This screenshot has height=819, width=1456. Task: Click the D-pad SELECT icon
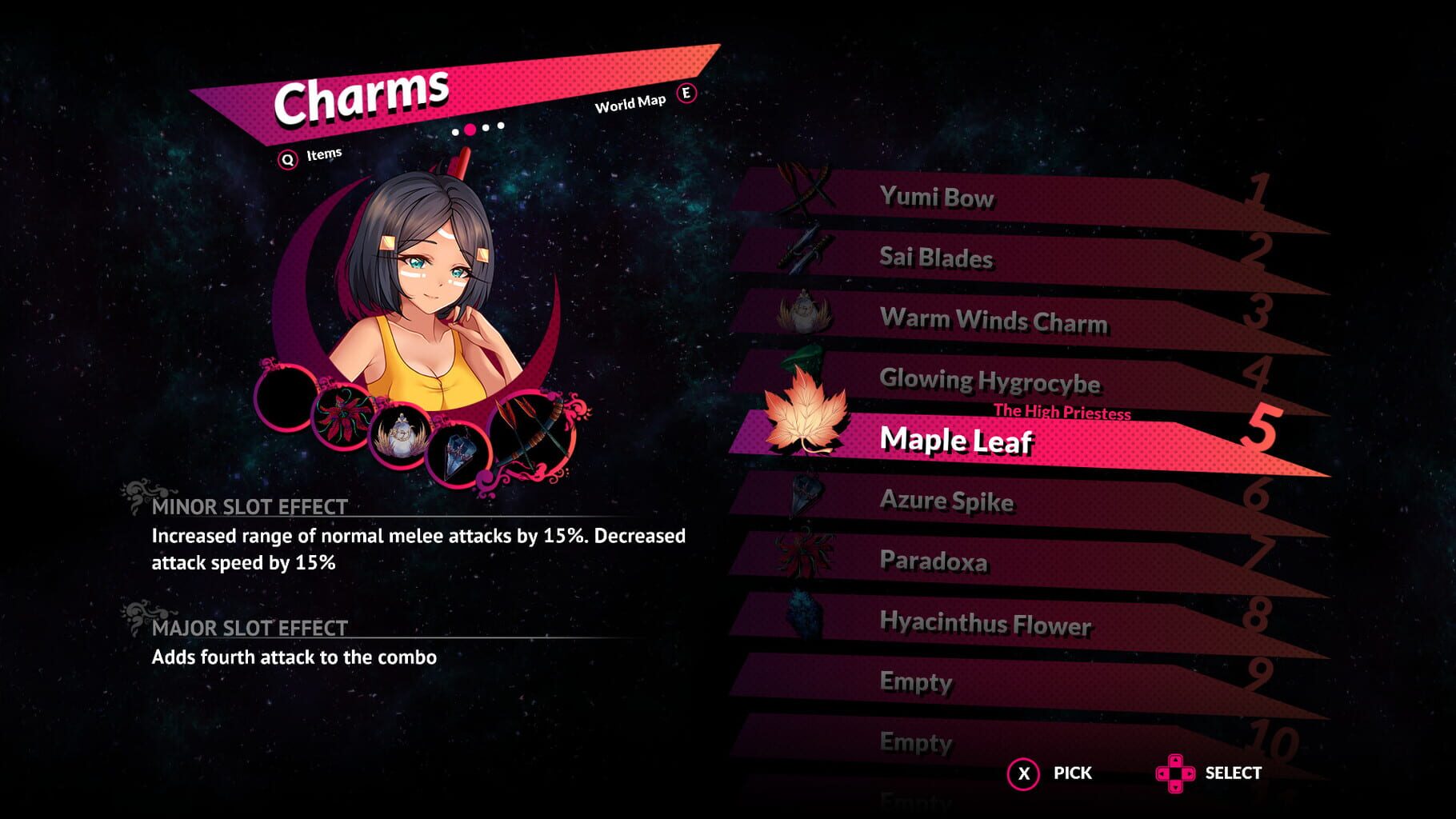tap(1177, 773)
